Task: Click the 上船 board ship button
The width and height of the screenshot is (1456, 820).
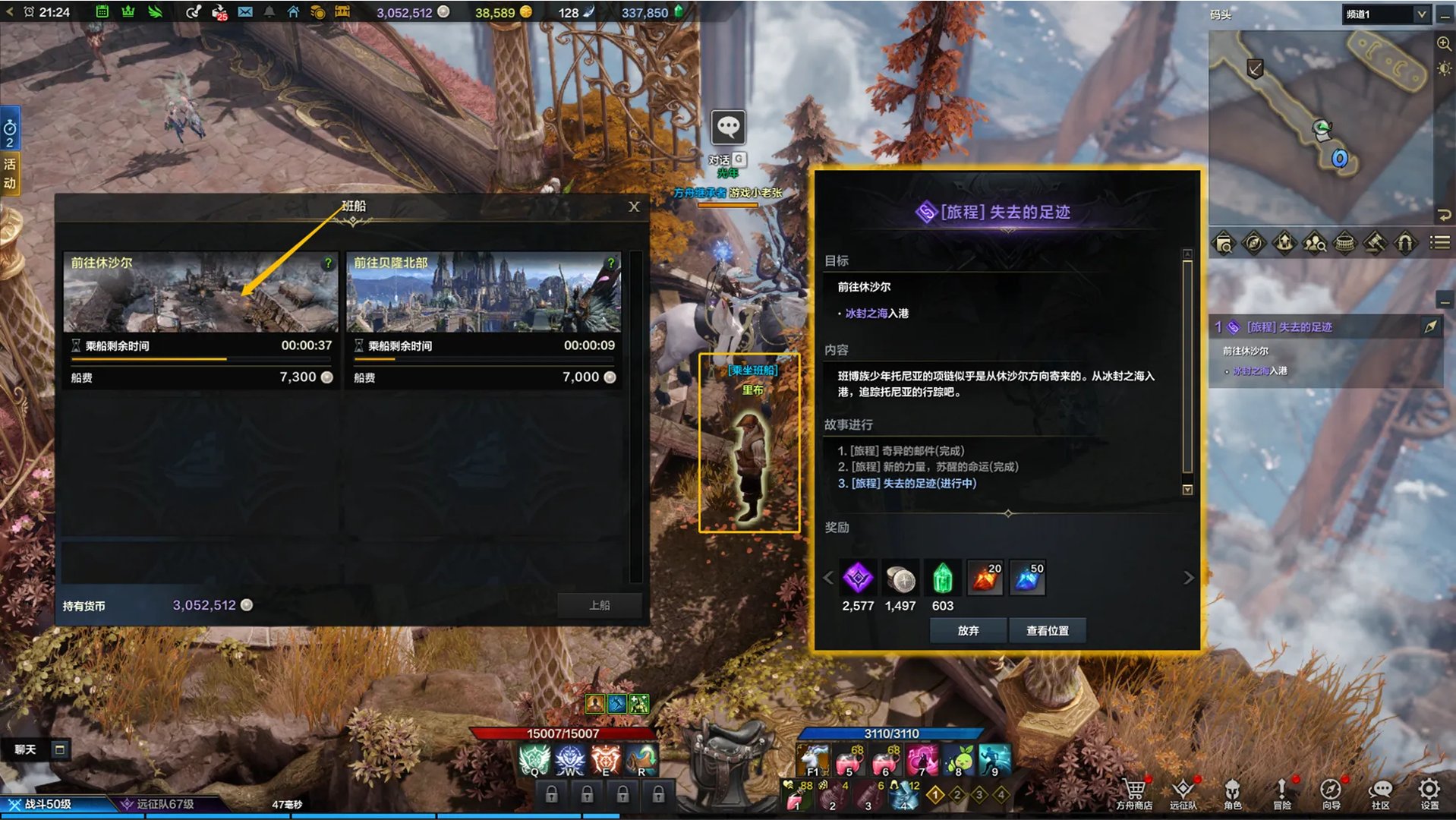Action: (599, 605)
